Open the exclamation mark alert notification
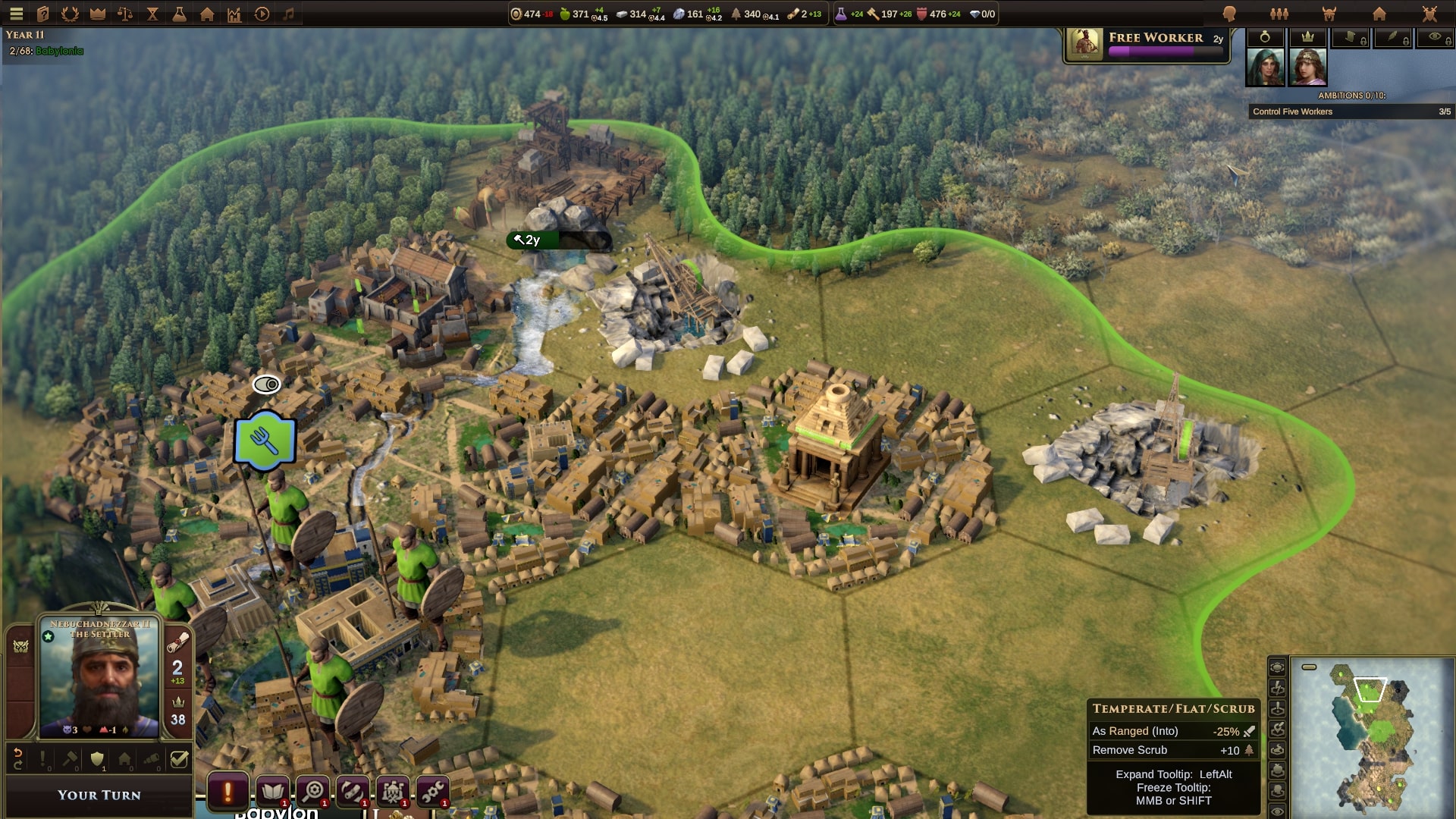 tap(227, 792)
